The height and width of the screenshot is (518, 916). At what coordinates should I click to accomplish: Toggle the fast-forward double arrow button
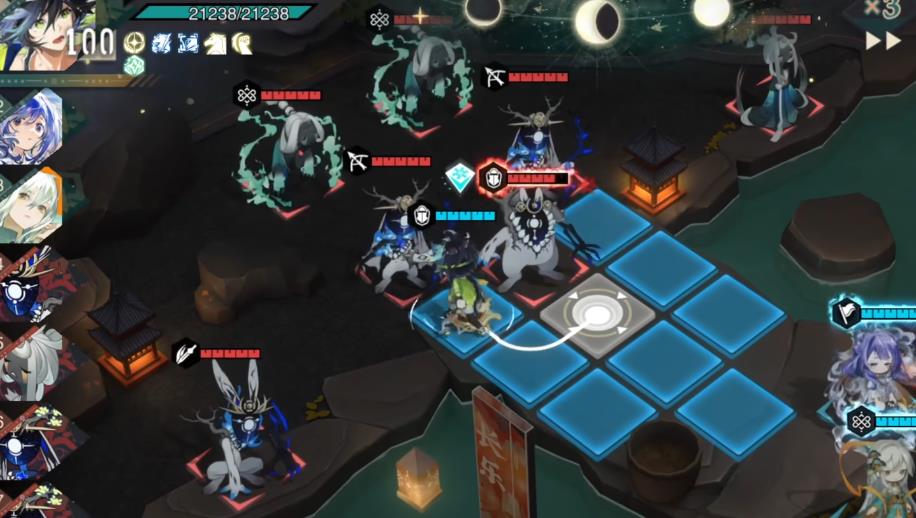point(883,41)
